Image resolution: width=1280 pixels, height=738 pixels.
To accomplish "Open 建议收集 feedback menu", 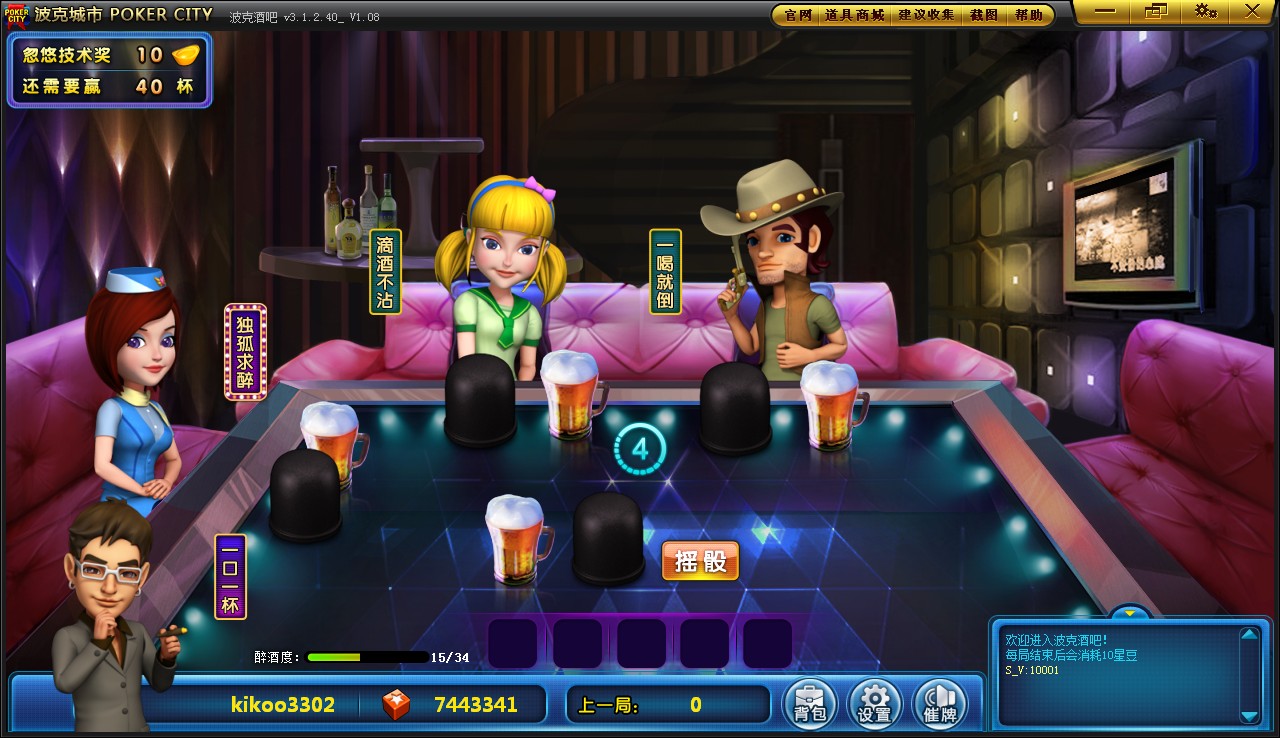I will (926, 15).
